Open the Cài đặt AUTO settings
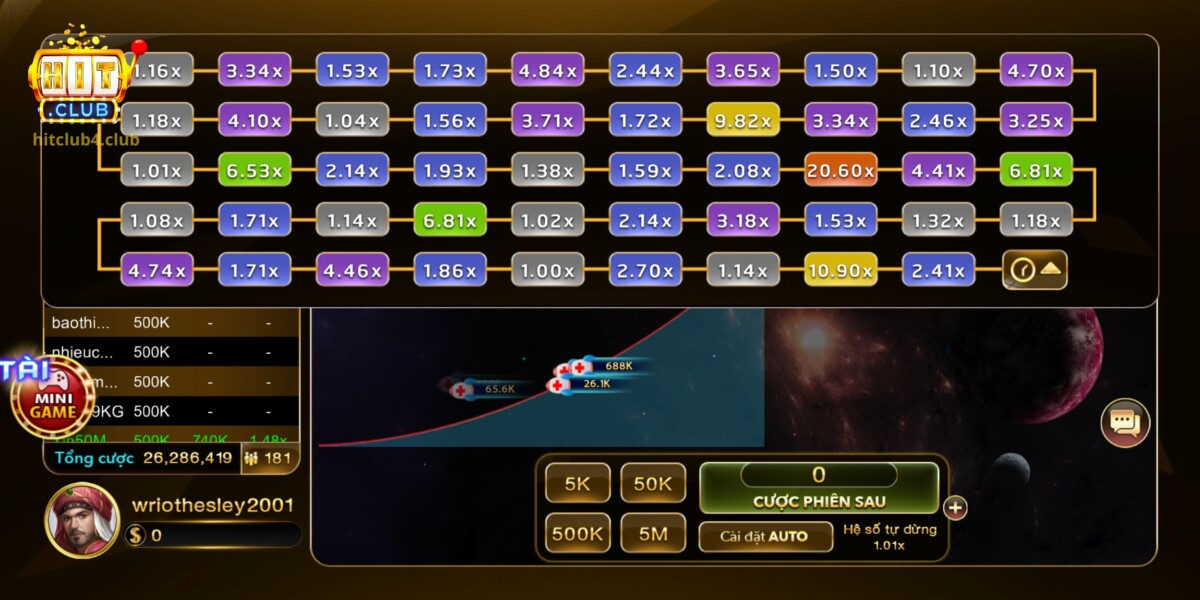Image resolution: width=1200 pixels, height=600 pixels. pyautogui.click(x=765, y=536)
